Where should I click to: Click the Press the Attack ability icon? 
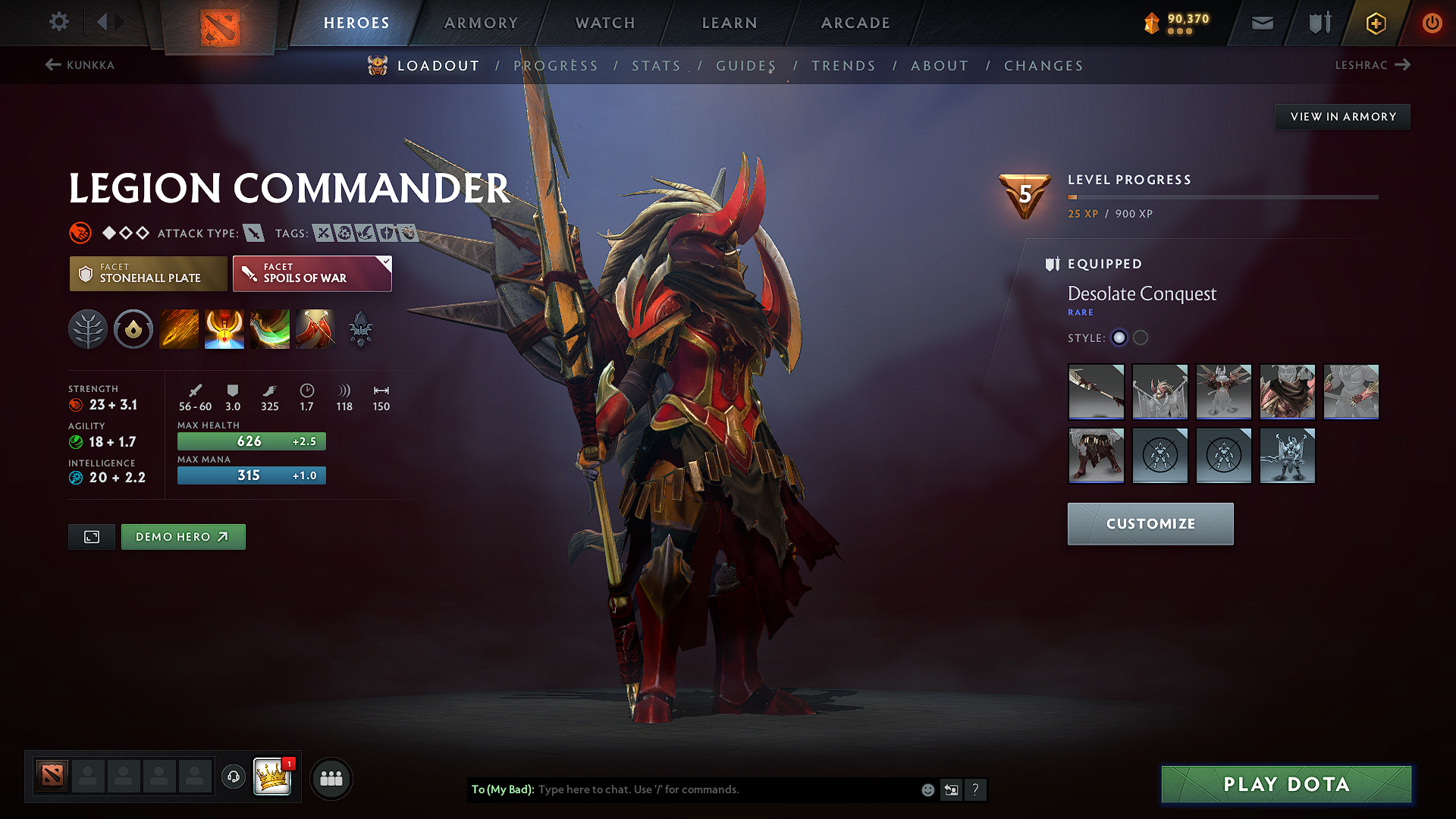(x=224, y=329)
